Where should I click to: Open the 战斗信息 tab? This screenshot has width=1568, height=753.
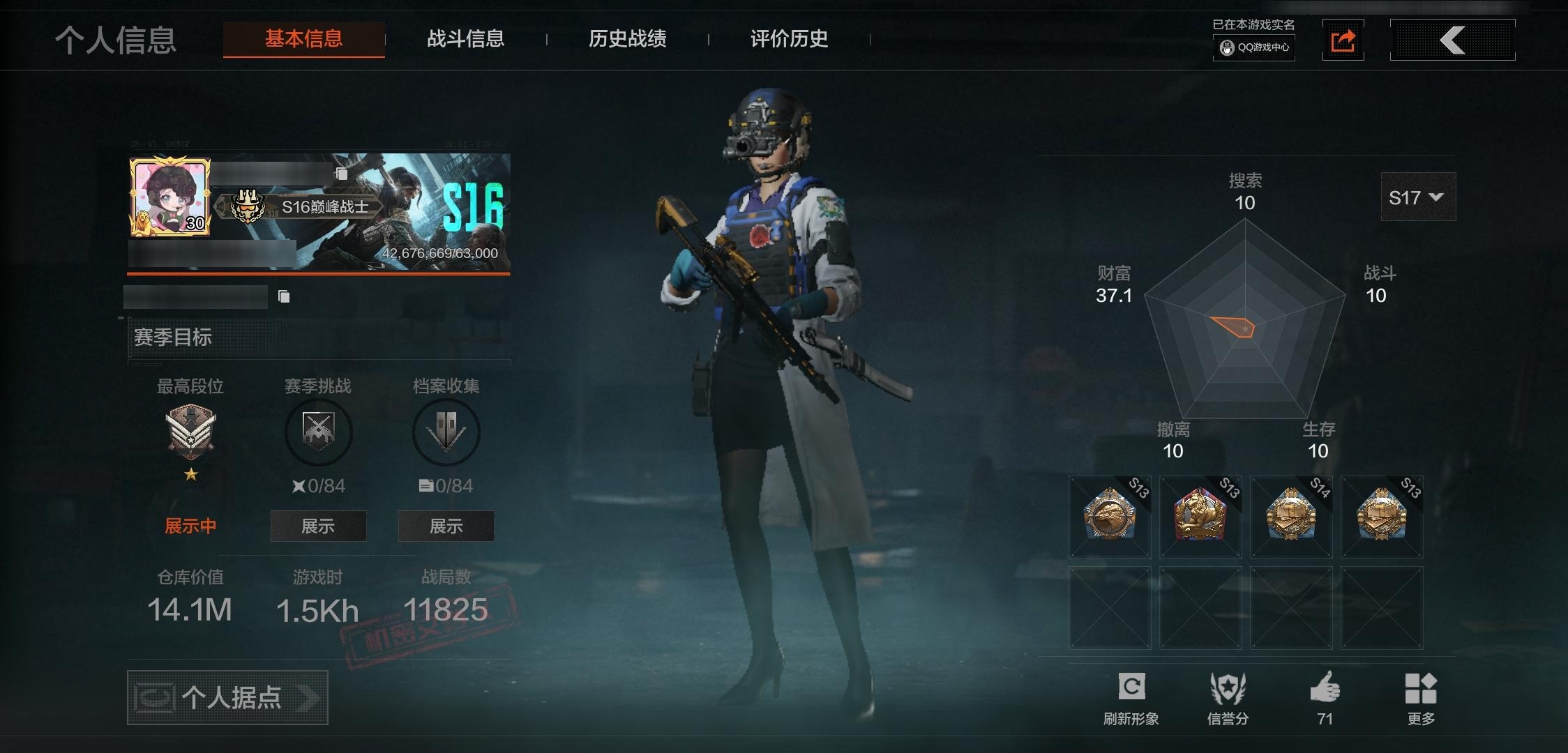coord(465,39)
